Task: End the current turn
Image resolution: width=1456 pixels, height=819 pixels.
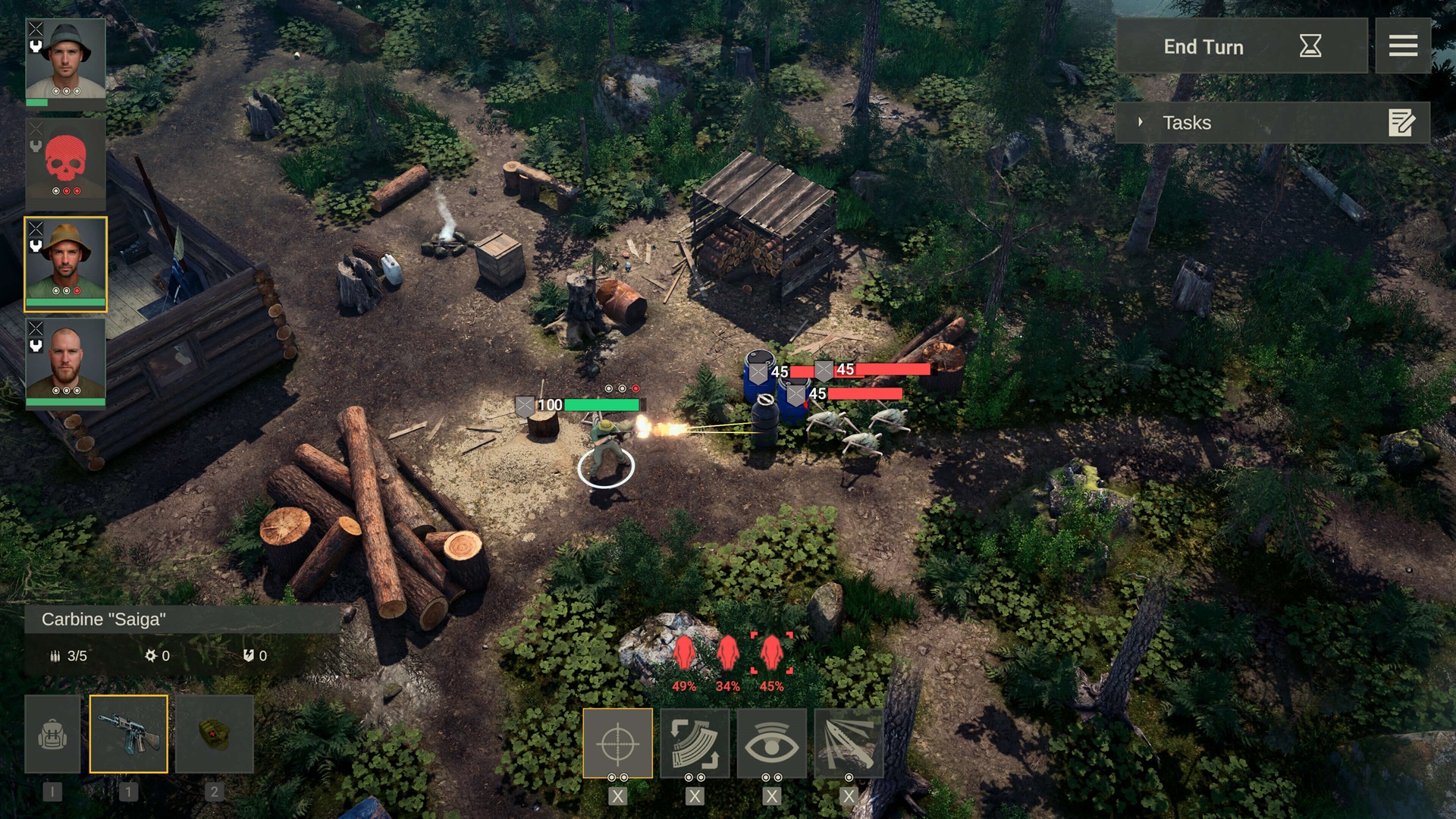Action: coord(1241,46)
